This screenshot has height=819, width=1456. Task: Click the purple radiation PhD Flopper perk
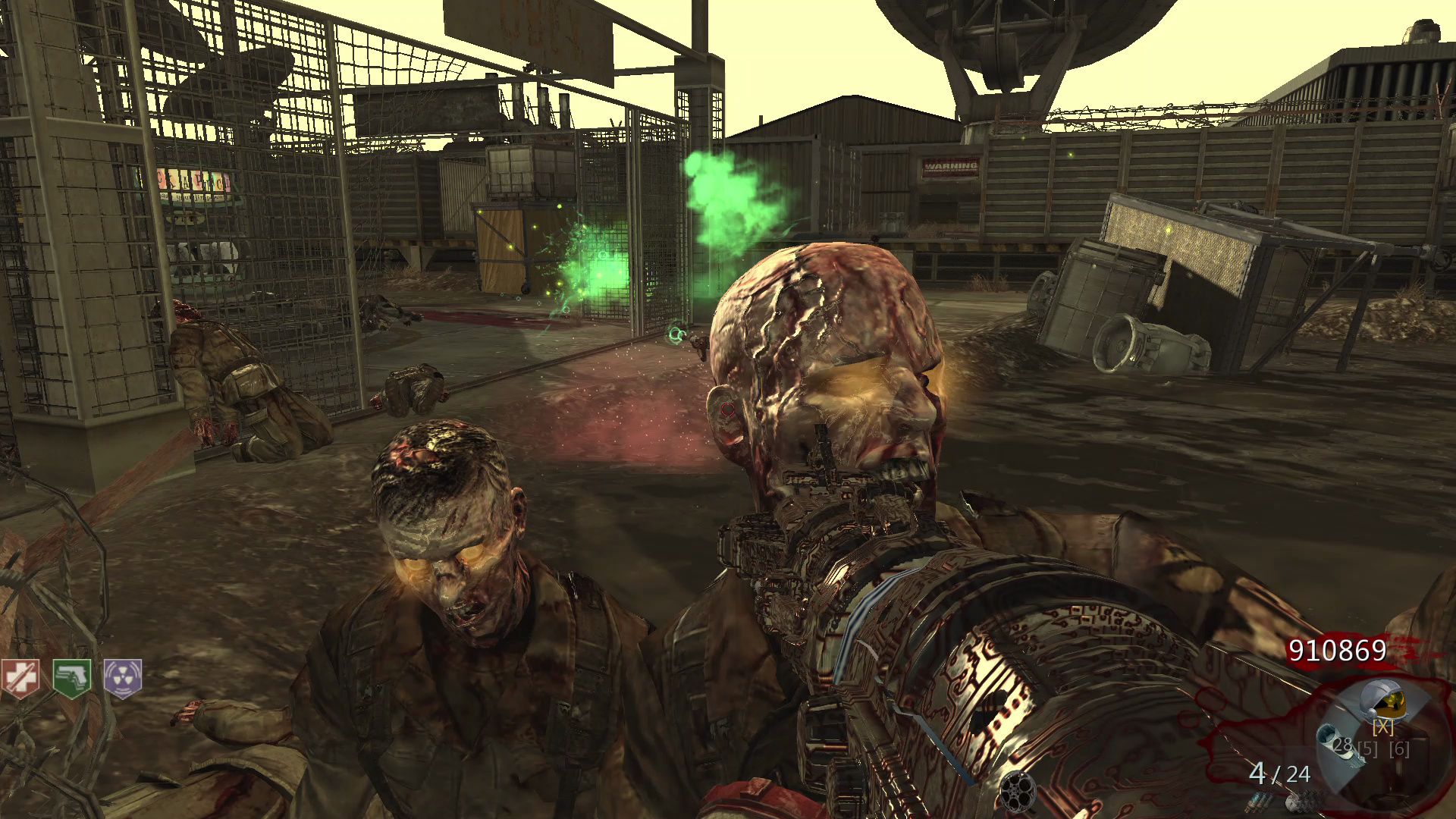coord(123,677)
